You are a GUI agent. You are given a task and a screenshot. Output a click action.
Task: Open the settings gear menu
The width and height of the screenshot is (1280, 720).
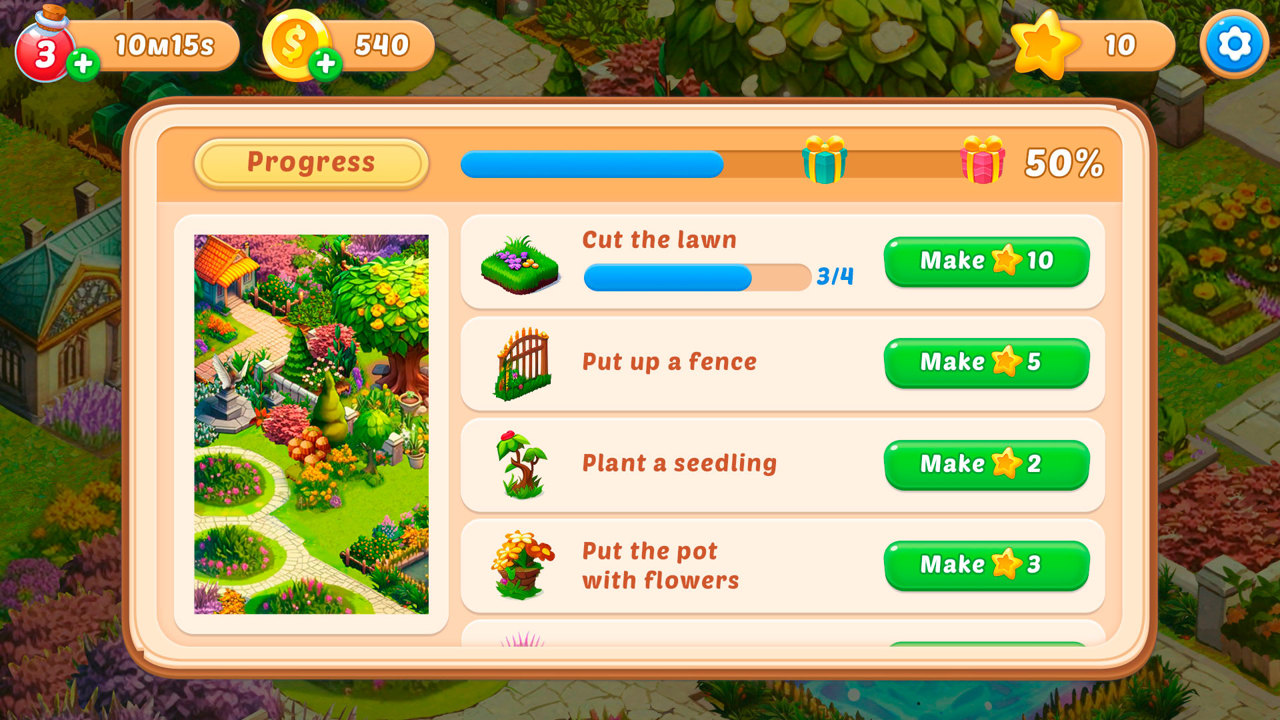[1234, 44]
